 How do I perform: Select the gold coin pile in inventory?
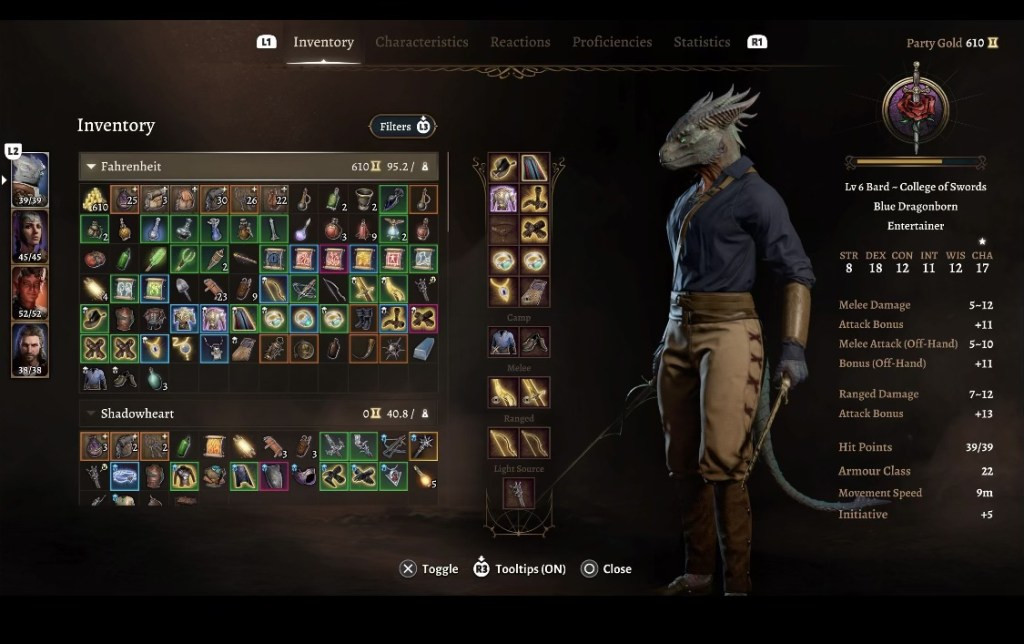coord(95,199)
